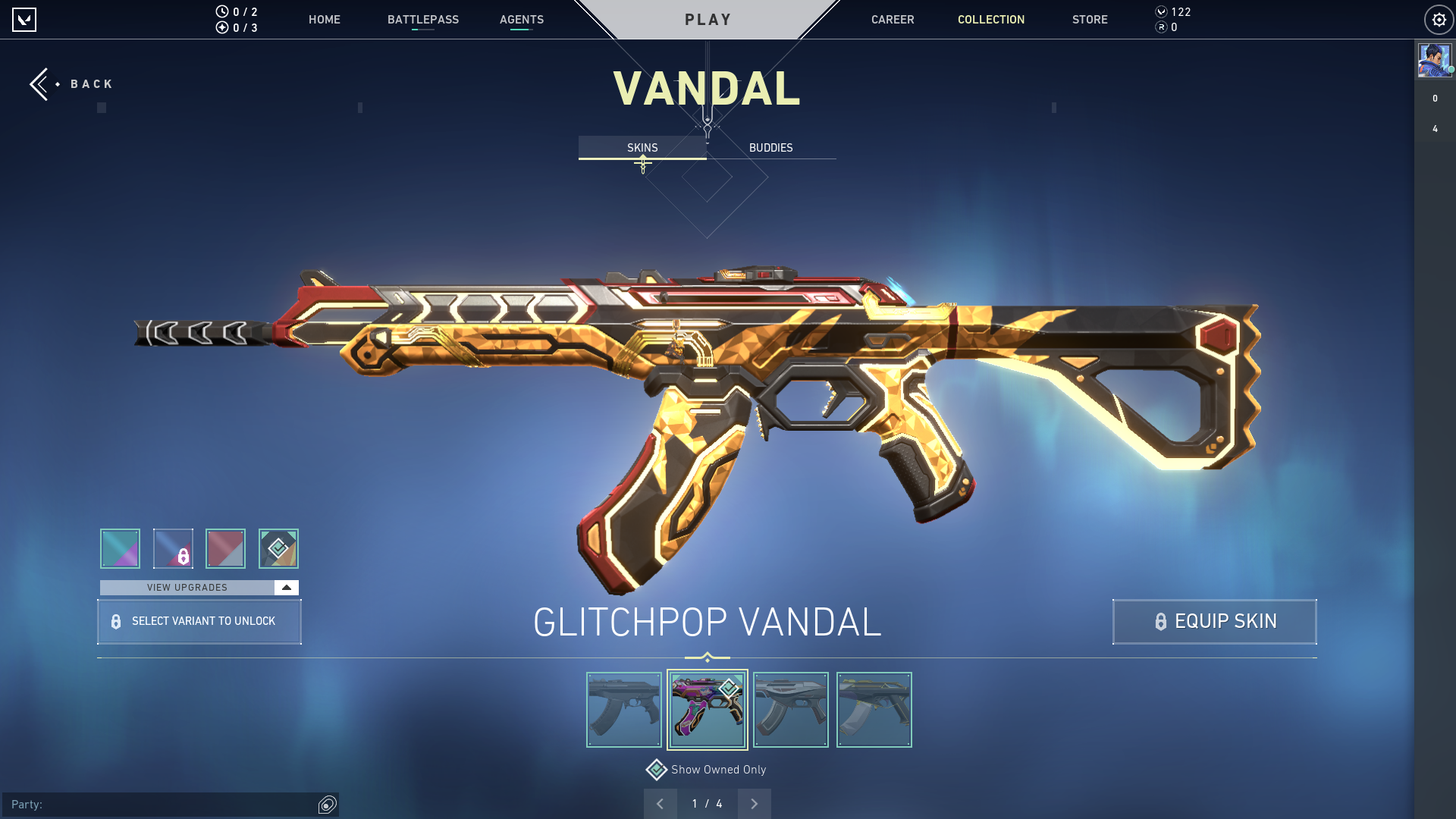Click the daily missions clock icon
This screenshot has height=819, width=1456.
(221, 12)
